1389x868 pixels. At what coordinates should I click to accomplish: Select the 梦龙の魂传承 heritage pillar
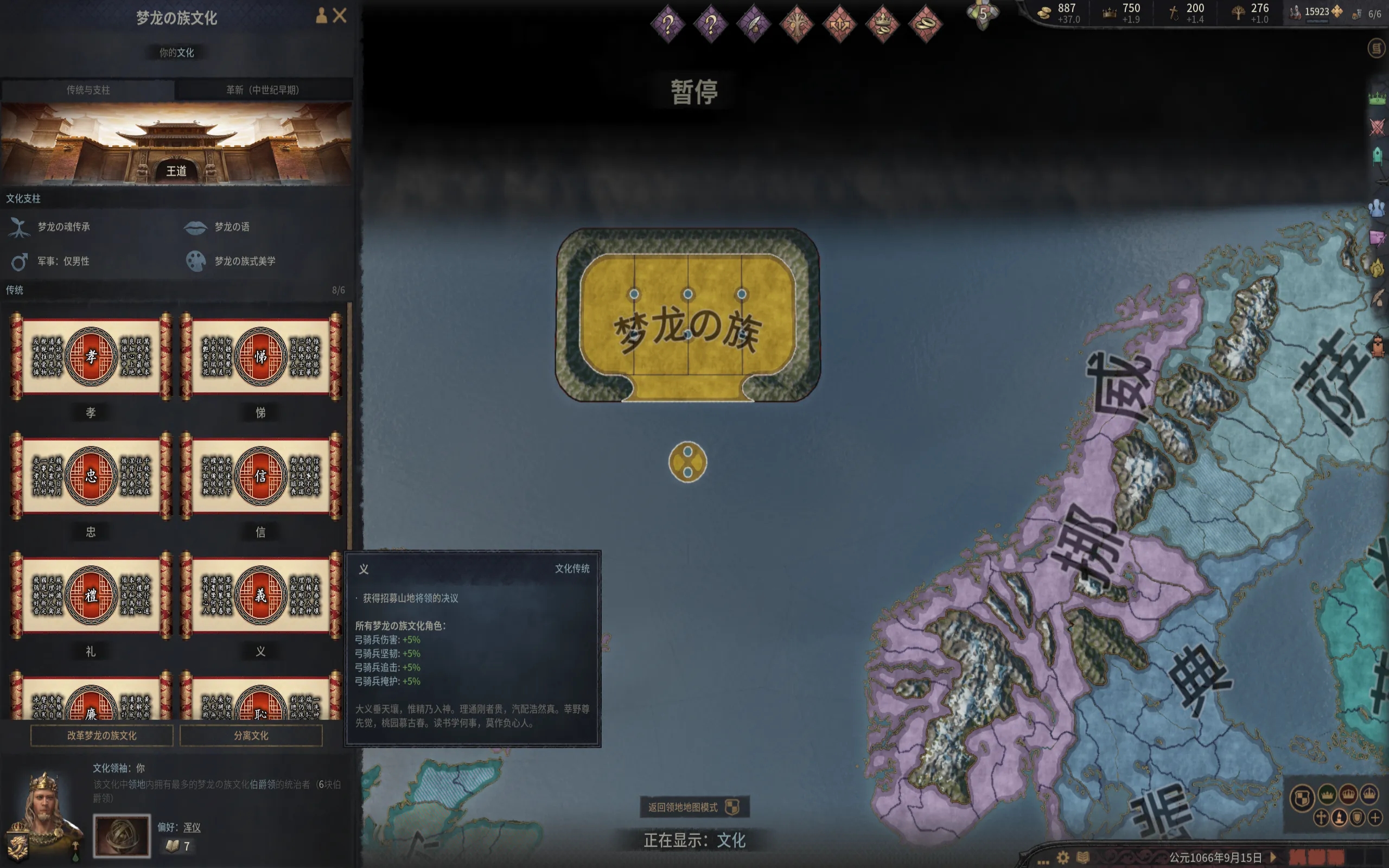pos(63,227)
